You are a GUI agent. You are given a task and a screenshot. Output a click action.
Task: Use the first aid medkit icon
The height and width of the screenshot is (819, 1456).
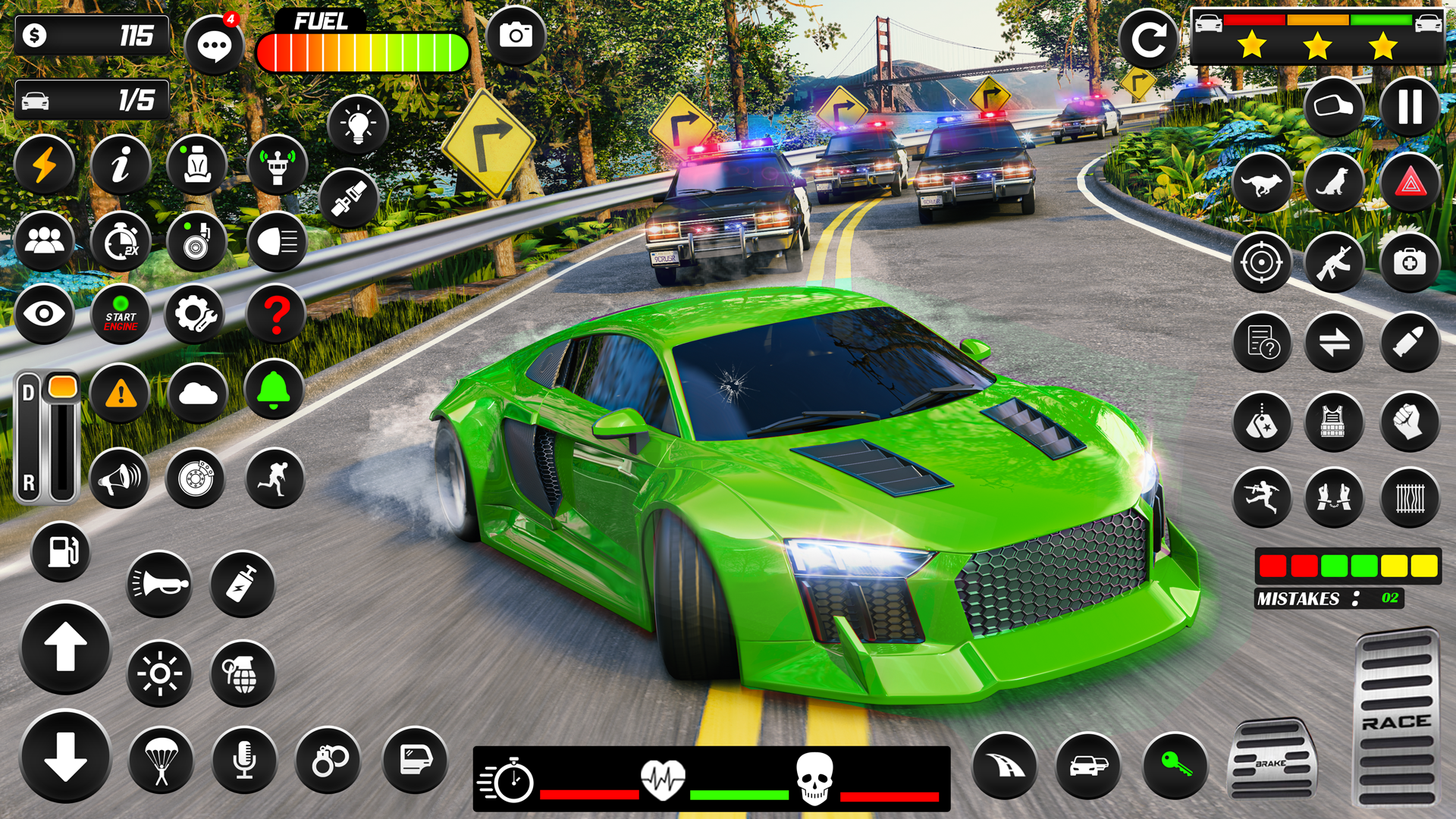[1409, 263]
